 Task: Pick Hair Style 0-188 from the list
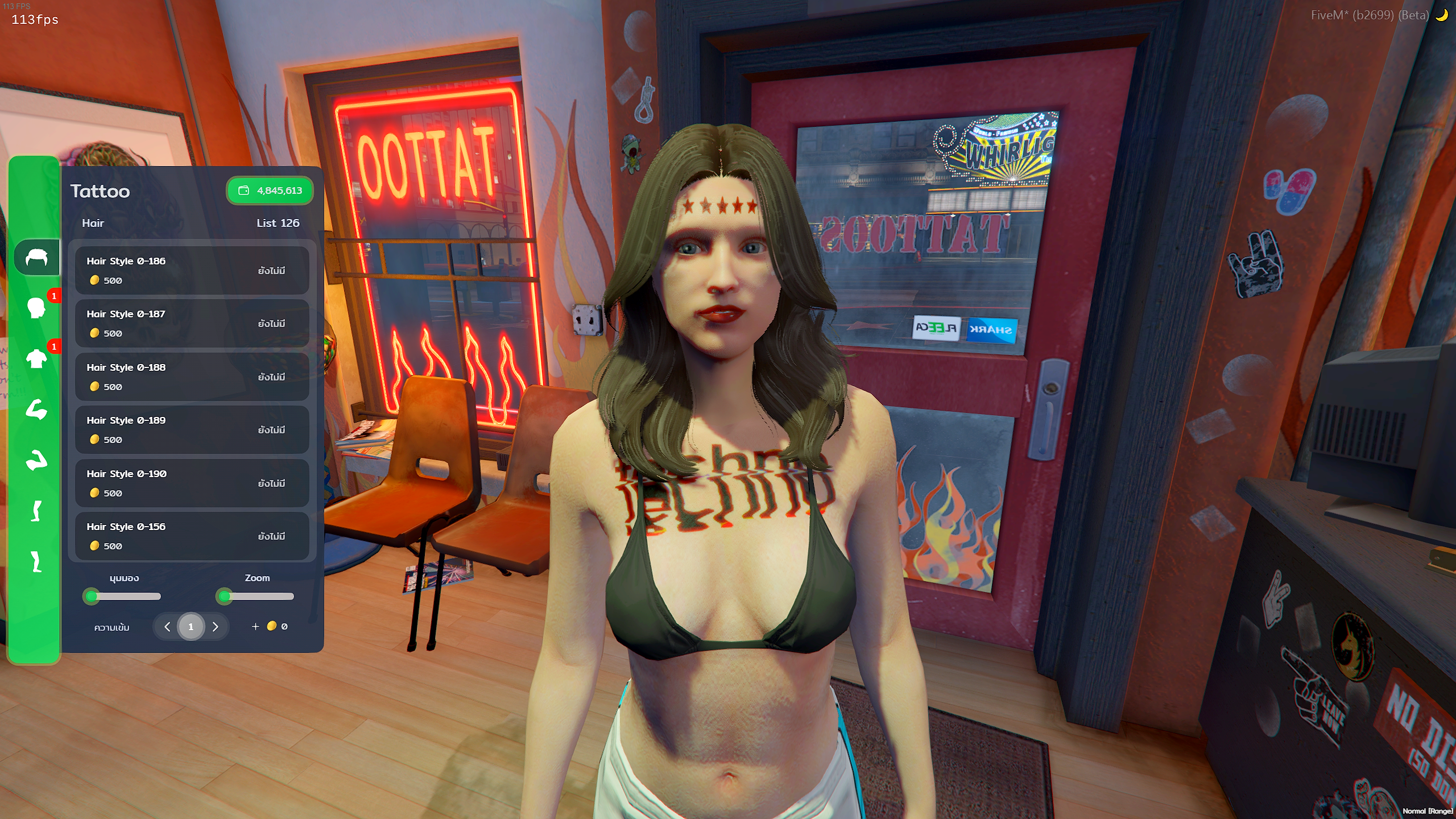(x=192, y=377)
